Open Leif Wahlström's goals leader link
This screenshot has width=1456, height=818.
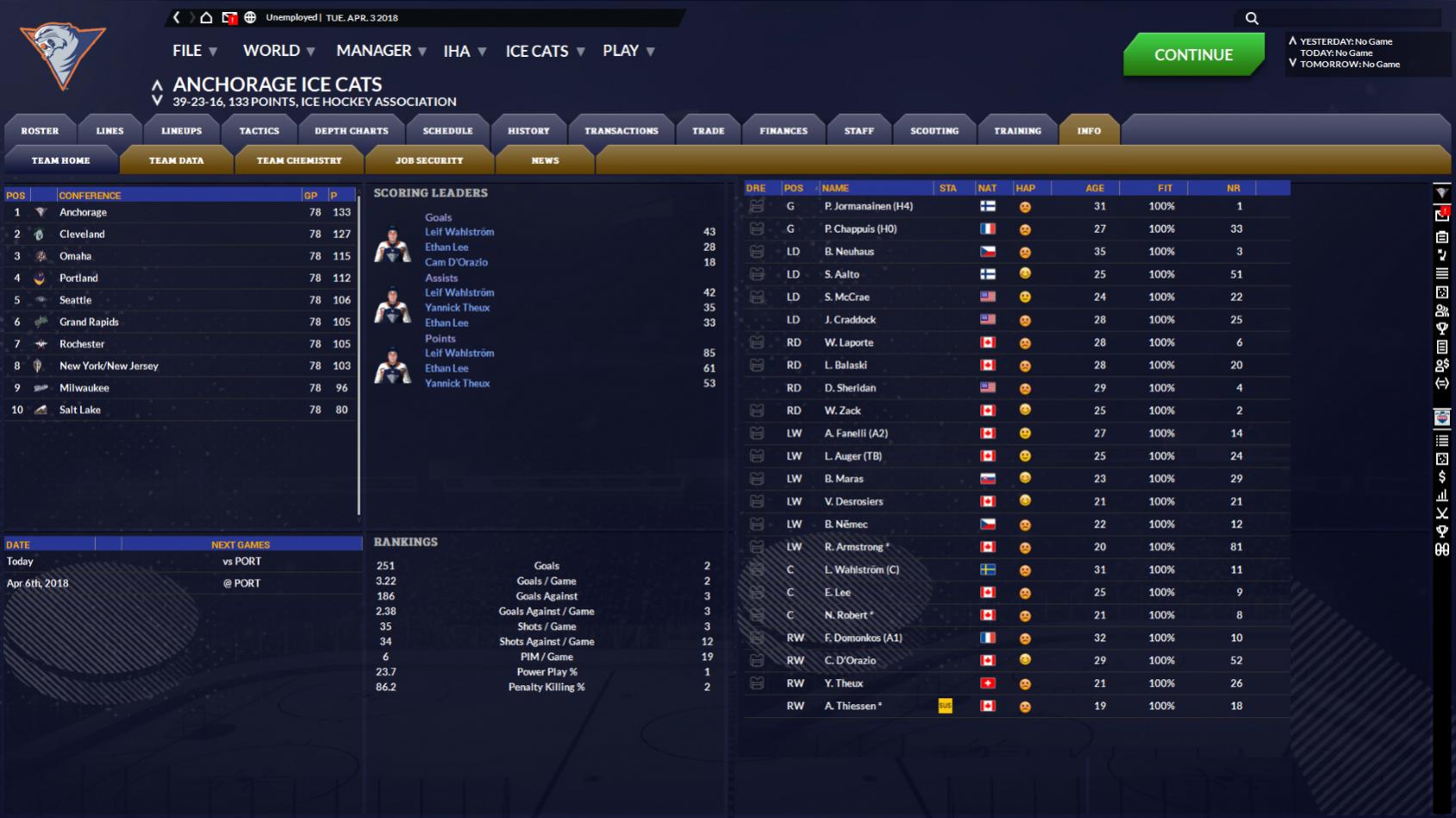[x=459, y=232]
